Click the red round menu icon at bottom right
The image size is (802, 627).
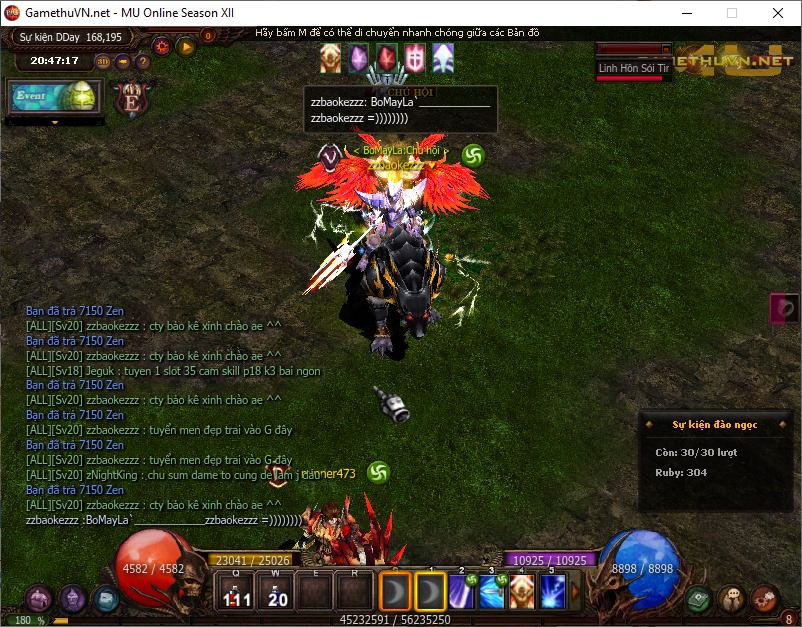click(765, 599)
